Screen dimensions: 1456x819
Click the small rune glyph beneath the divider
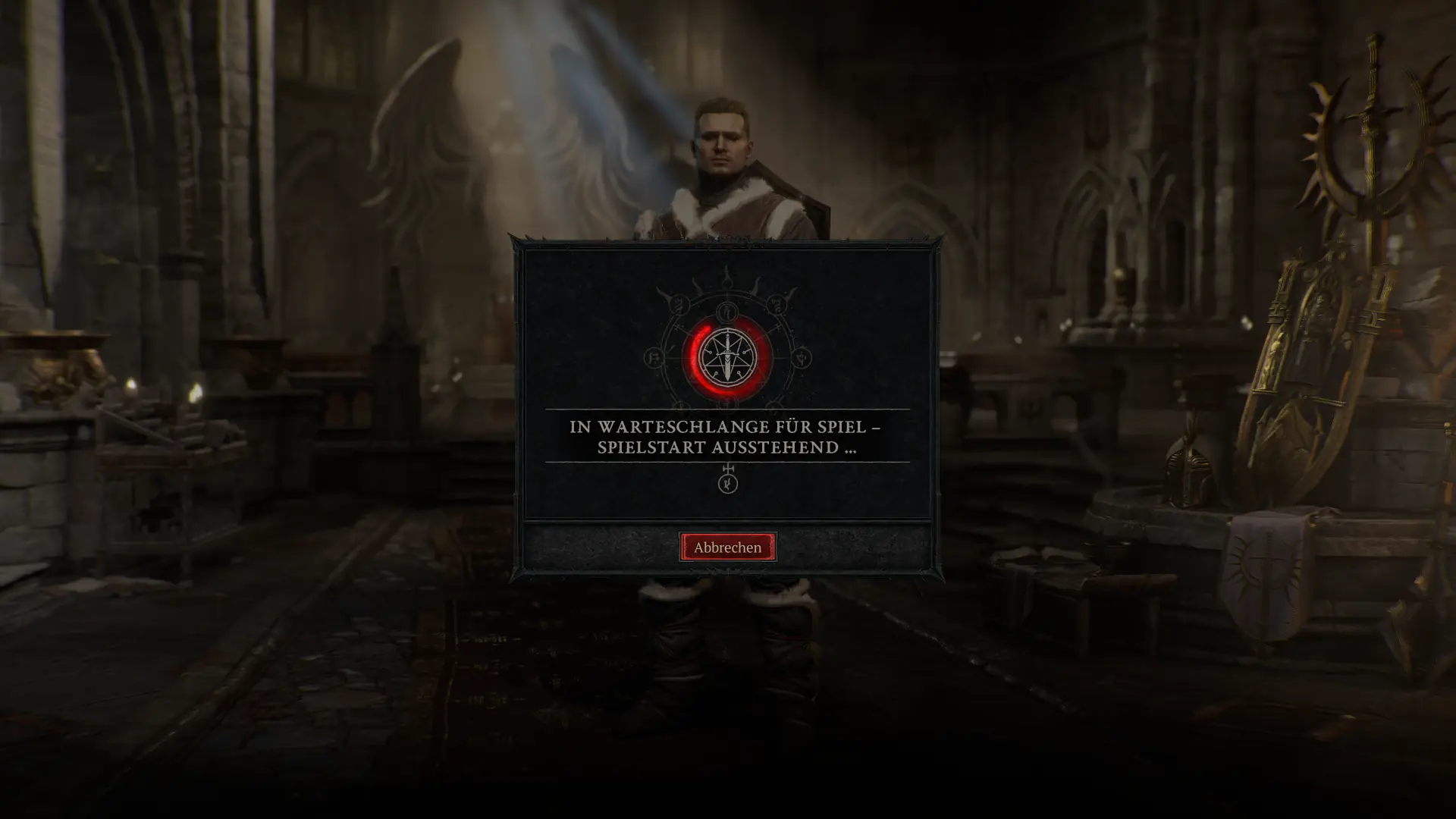726,482
